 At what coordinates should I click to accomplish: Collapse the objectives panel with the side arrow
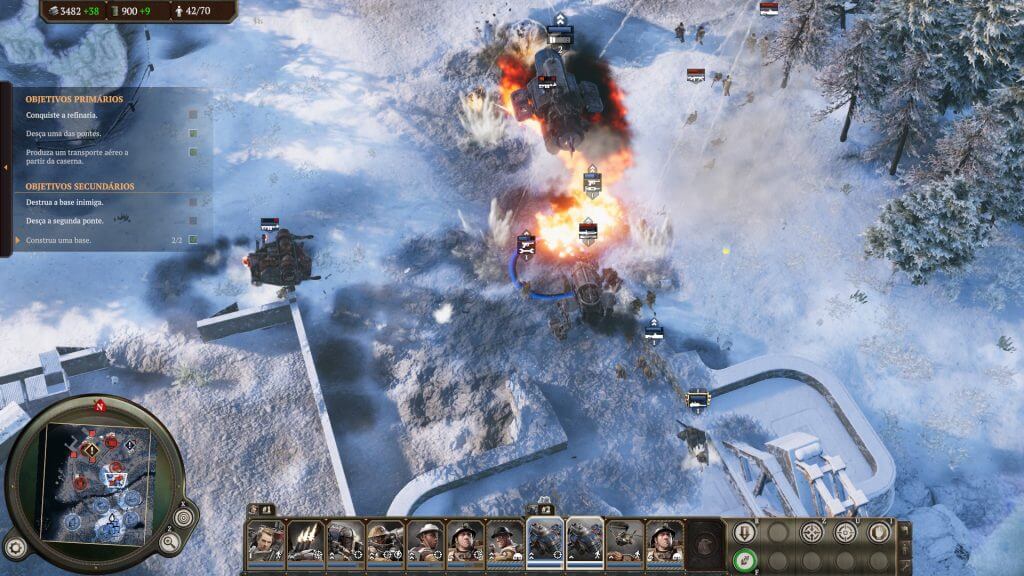point(5,167)
